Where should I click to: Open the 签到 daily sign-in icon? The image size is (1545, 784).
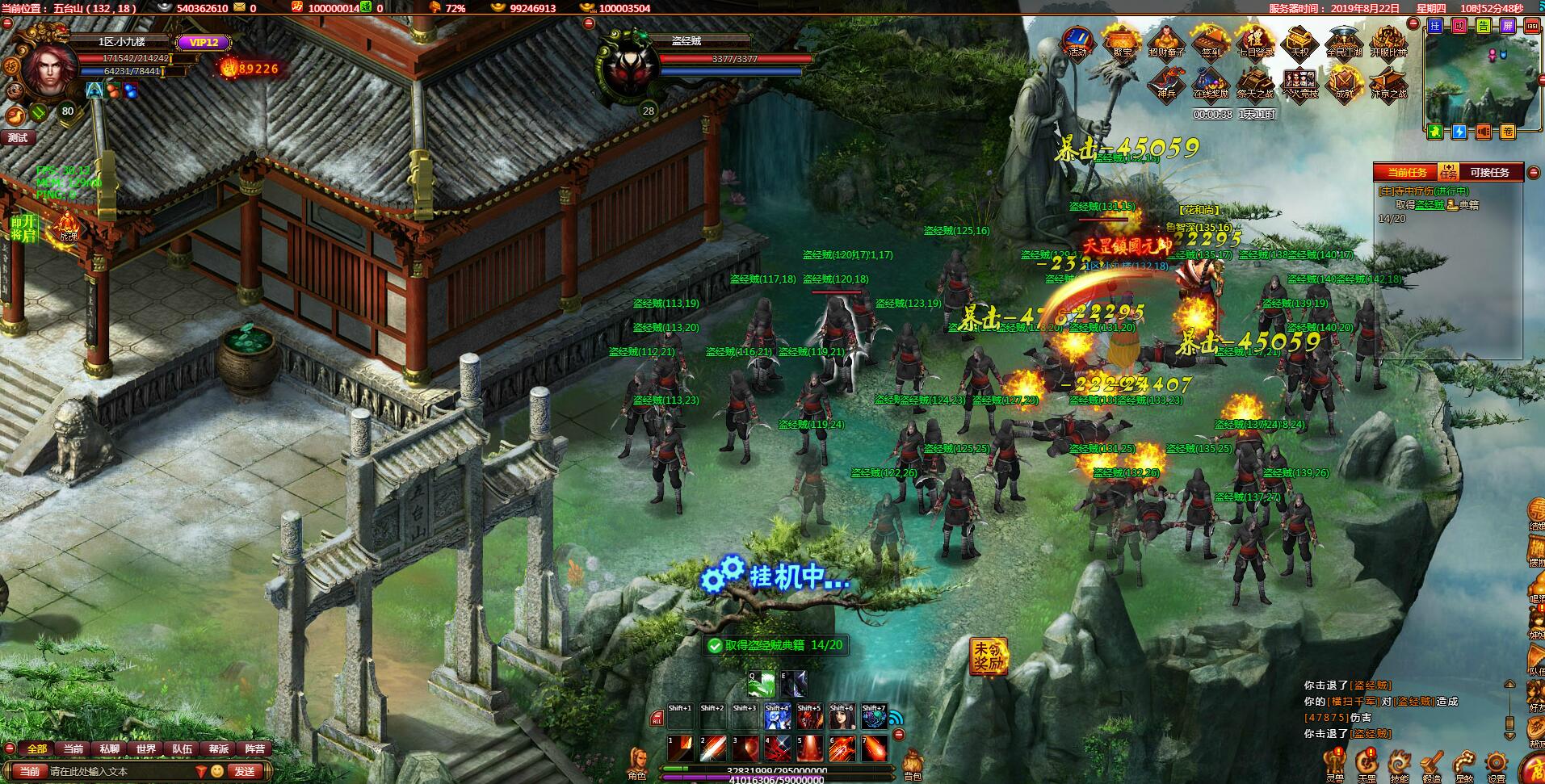click(x=1211, y=41)
